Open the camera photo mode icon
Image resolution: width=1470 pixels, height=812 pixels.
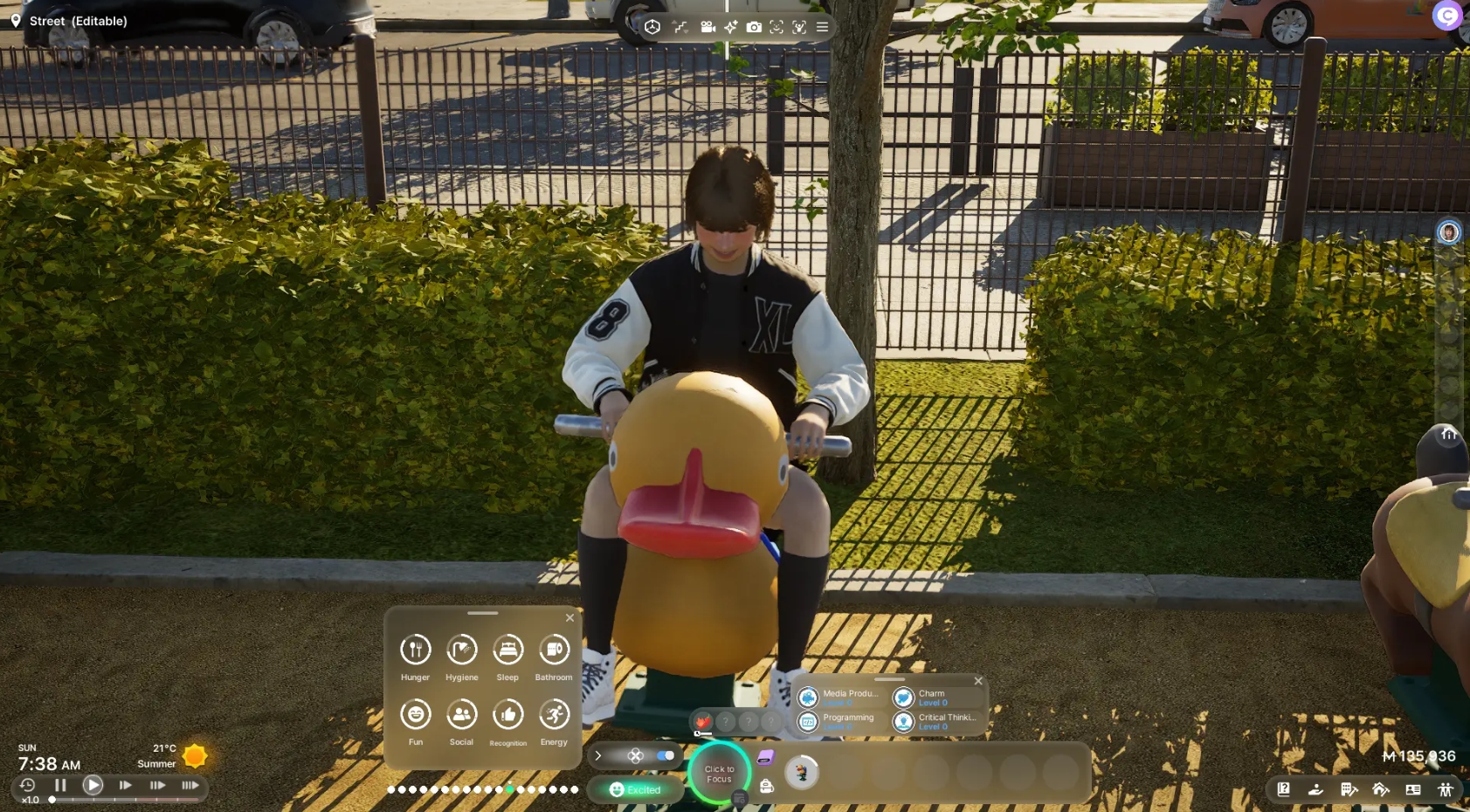click(x=754, y=27)
